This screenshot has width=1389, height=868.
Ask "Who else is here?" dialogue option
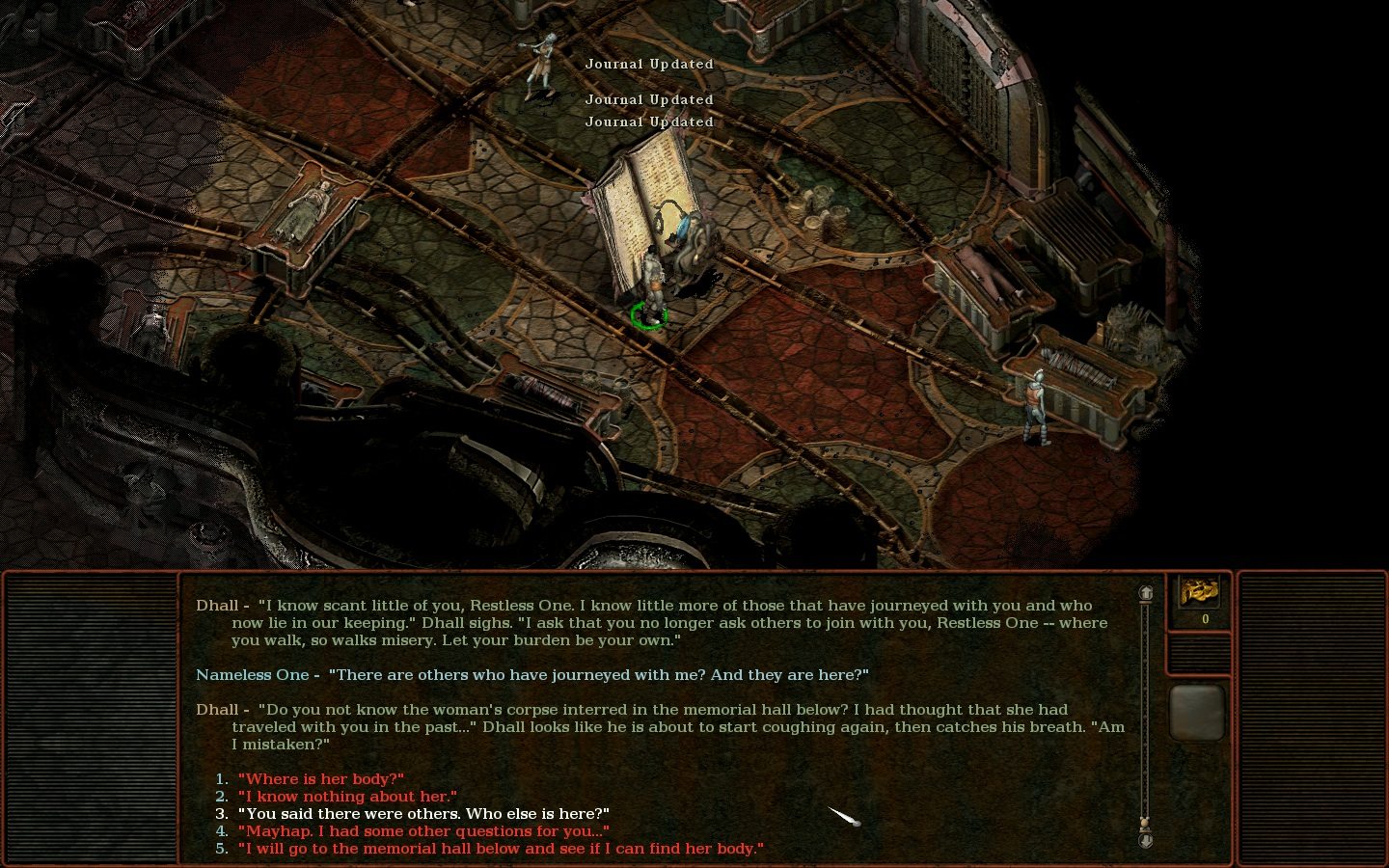click(x=423, y=814)
